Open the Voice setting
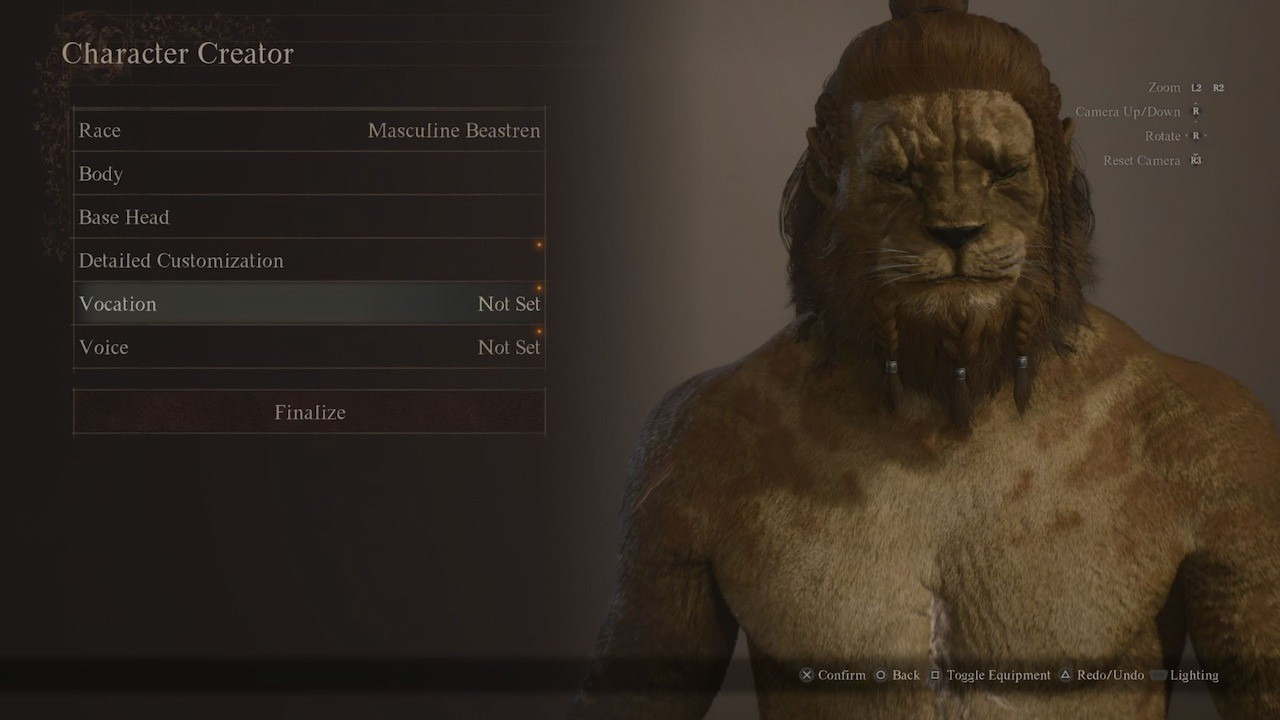The height and width of the screenshot is (720, 1280). [x=309, y=347]
